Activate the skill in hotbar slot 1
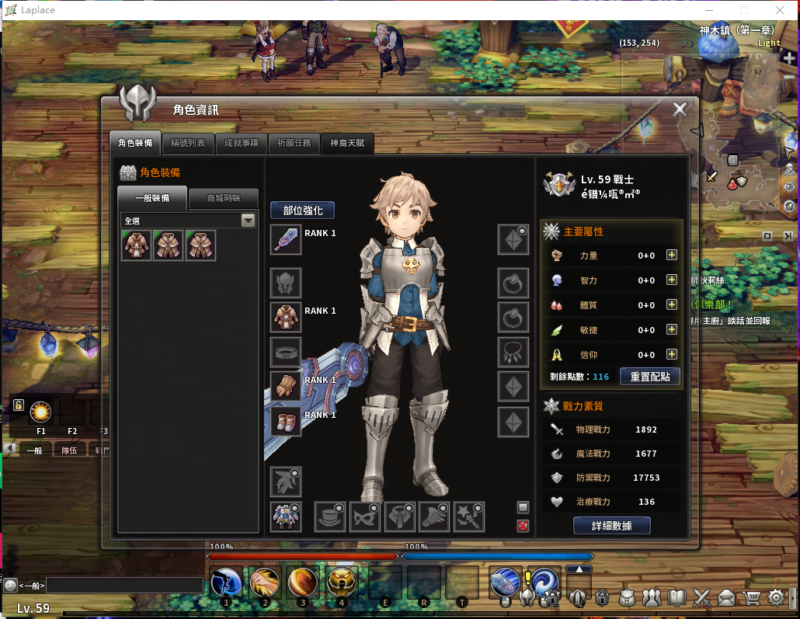 pyautogui.click(x=225, y=582)
